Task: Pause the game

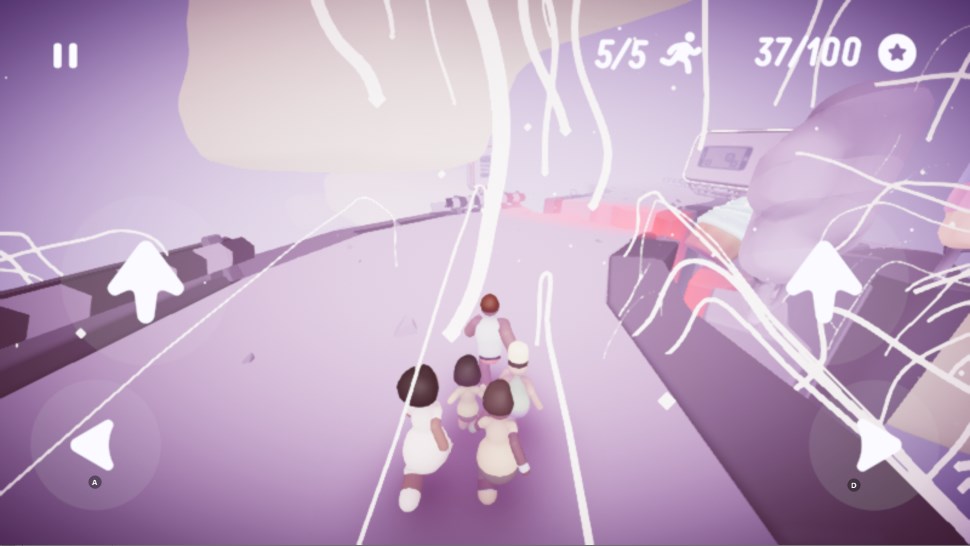Action: (65, 56)
